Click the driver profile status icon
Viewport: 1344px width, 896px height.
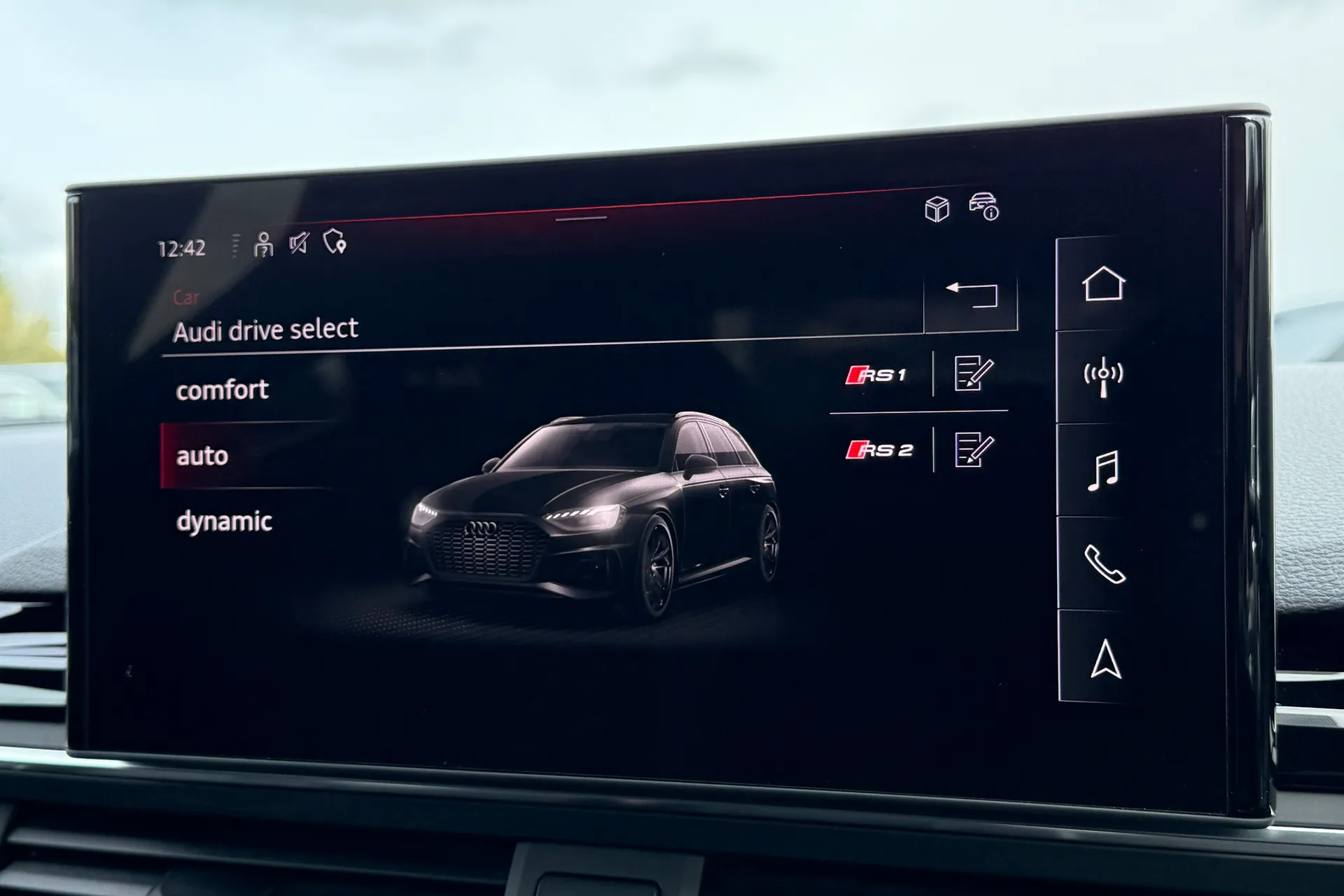click(x=262, y=245)
